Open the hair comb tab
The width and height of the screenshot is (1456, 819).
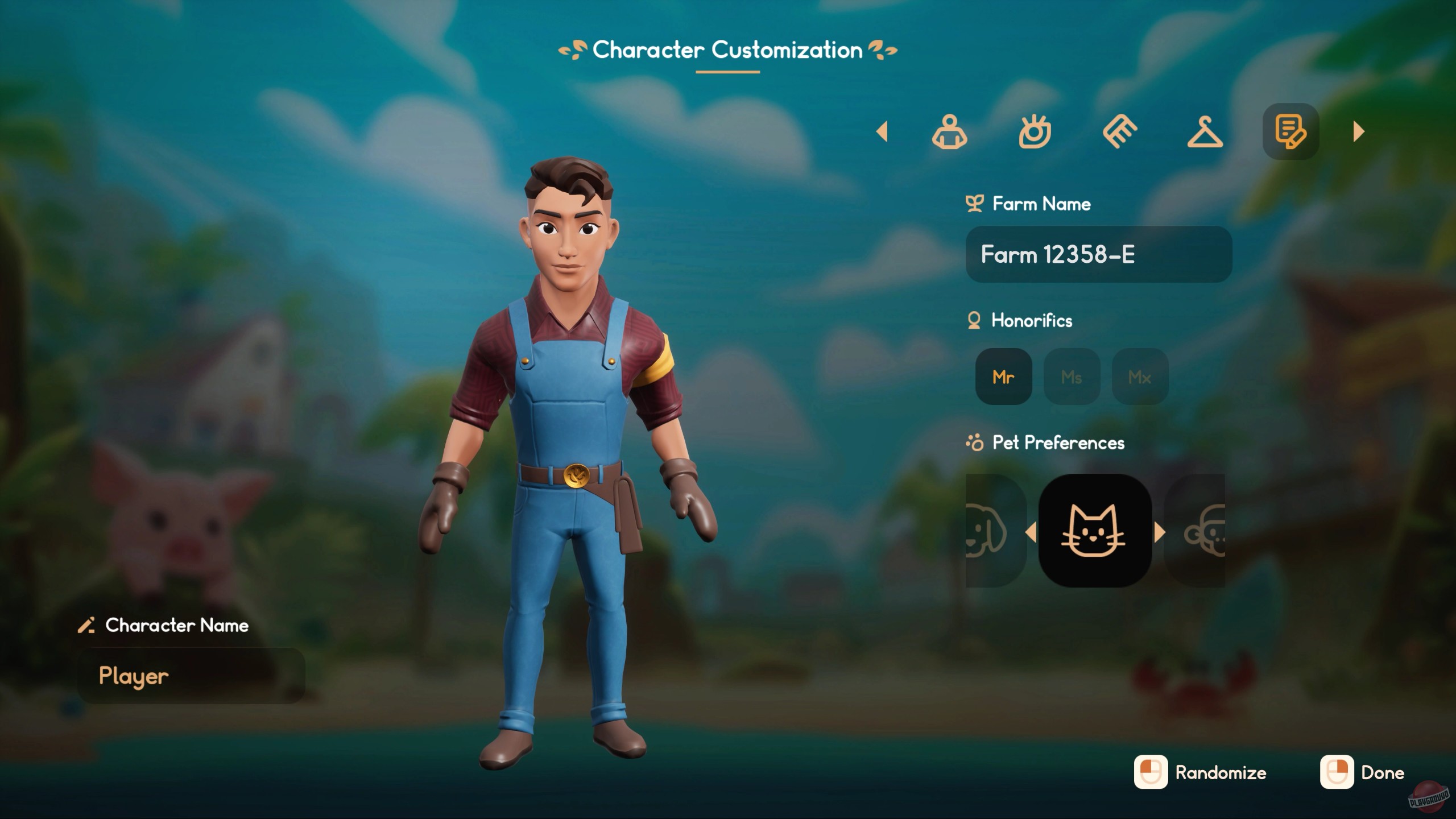(1120, 132)
